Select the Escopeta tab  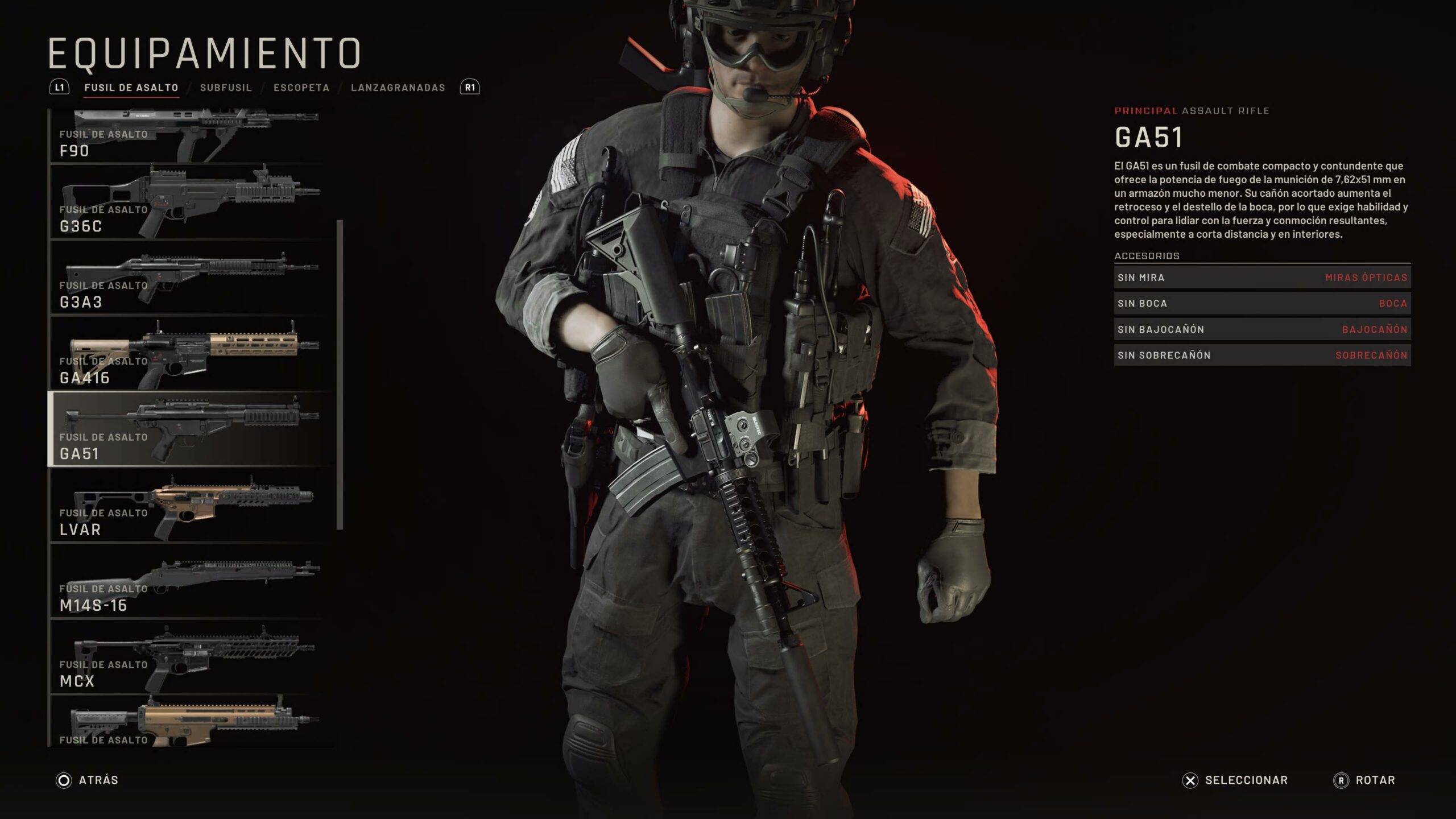tap(301, 88)
